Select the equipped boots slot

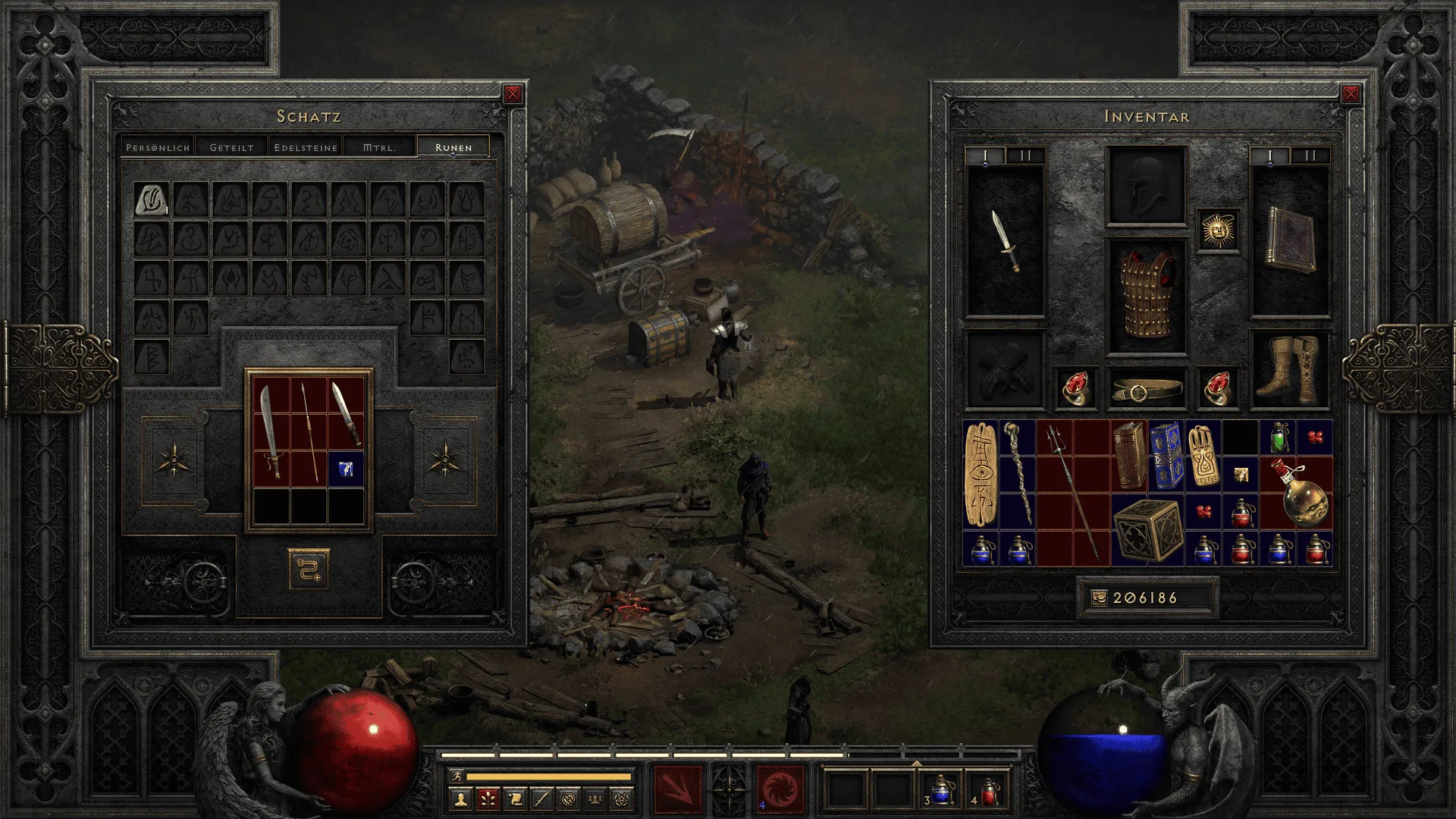1289,369
